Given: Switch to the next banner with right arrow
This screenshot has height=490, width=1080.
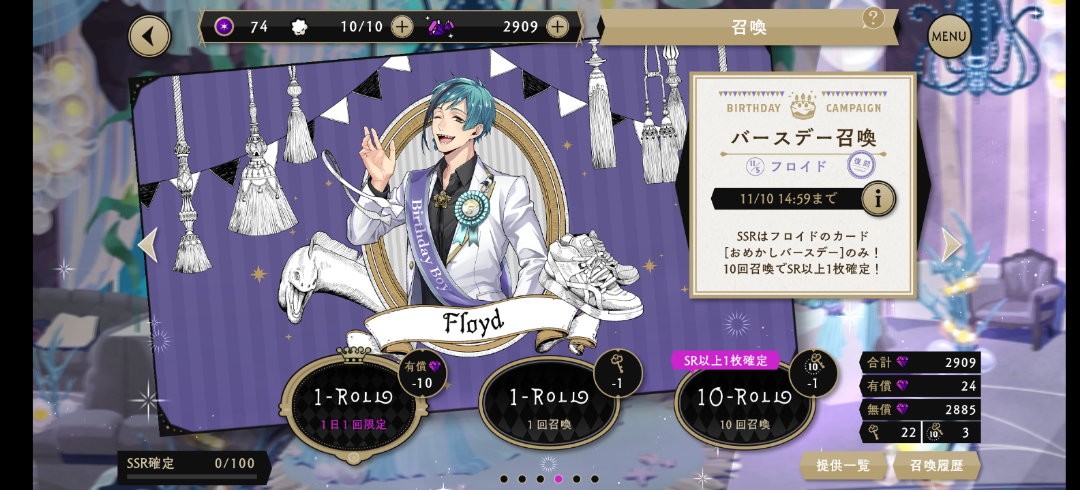Looking at the screenshot, I should click(x=951, y=245).
